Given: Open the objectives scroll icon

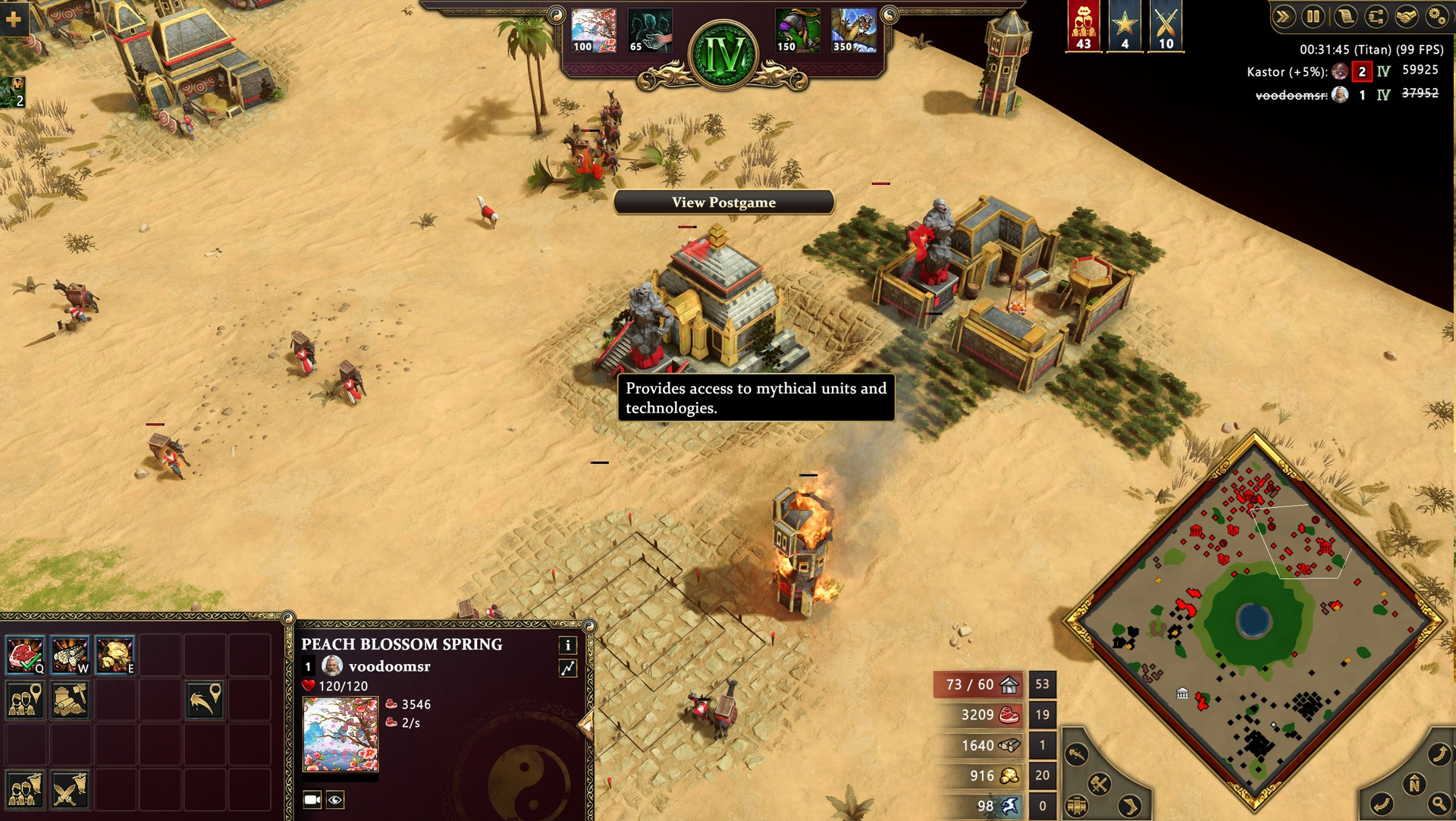Looking at the screenshot, I should point(1345,17).
